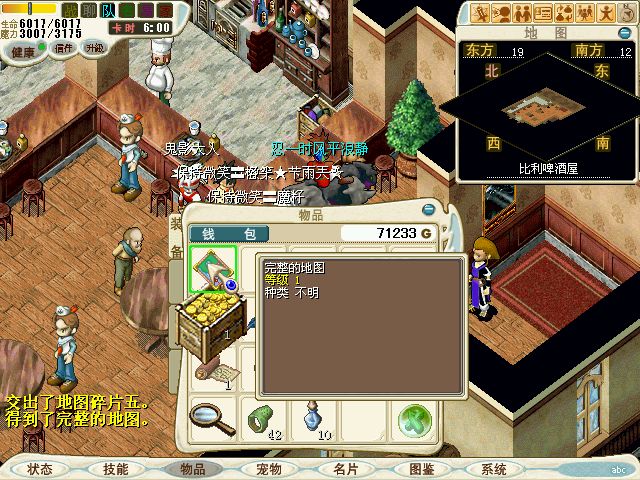
Task: Open the 宠物 pets menu
Action: (x=269, y=468)
